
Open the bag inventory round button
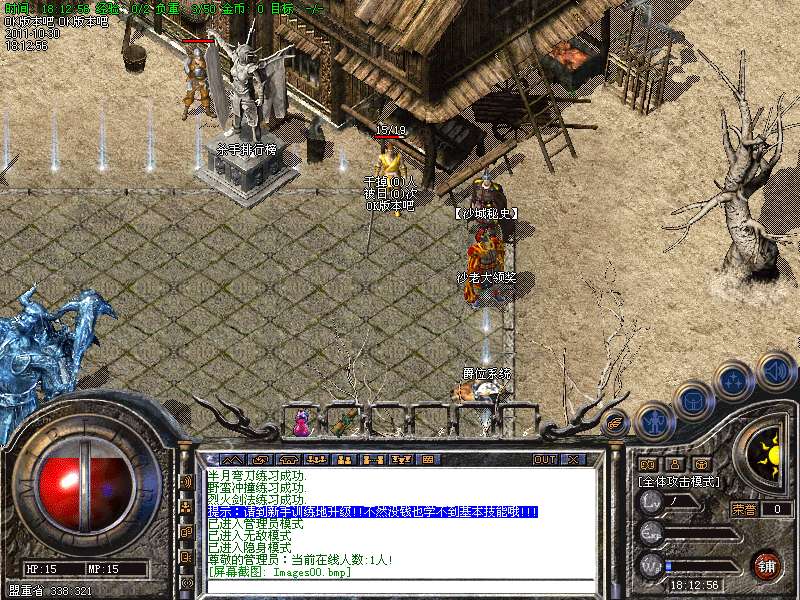pos(693,401)
